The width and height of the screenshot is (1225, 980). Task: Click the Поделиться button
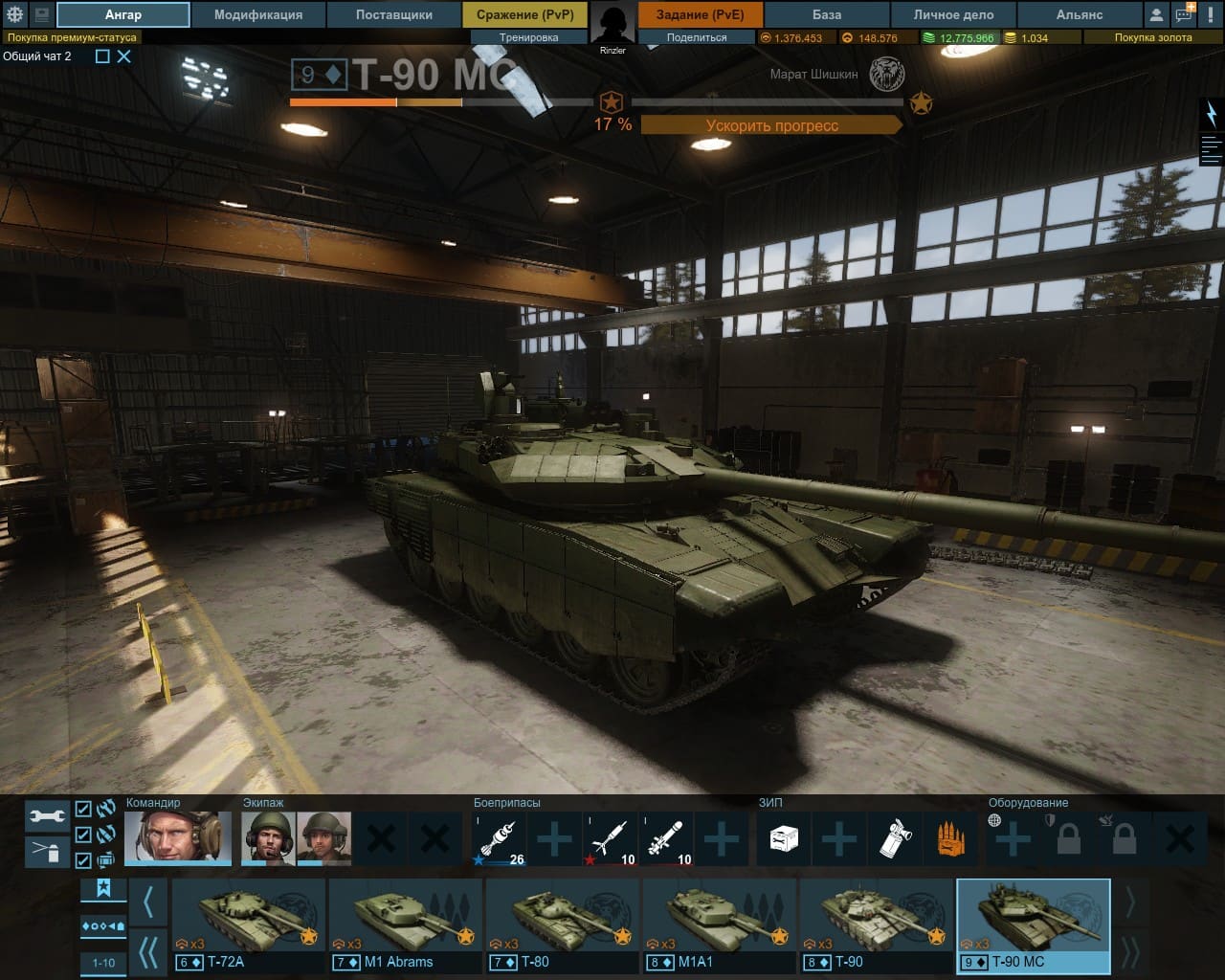696,37
